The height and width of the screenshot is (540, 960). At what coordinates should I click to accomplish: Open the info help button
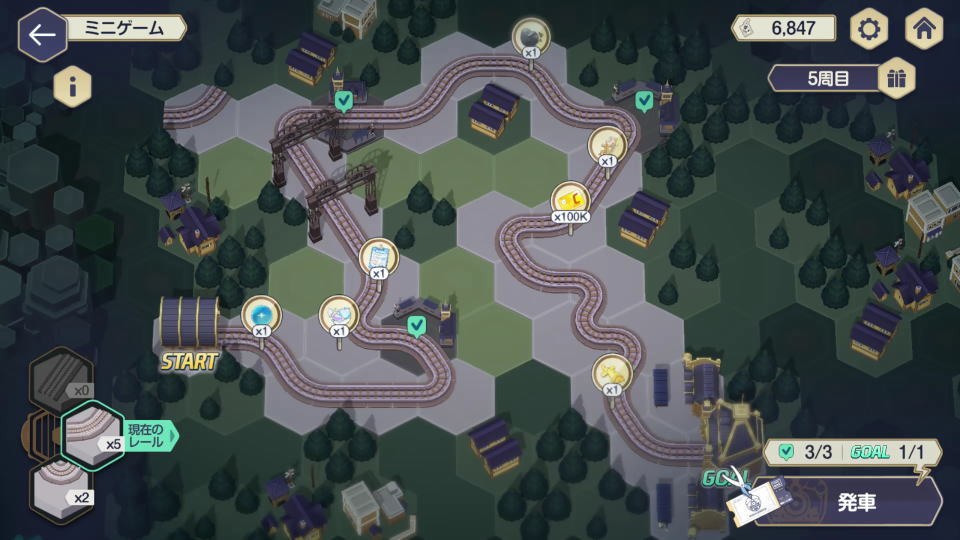coord(72,86)
